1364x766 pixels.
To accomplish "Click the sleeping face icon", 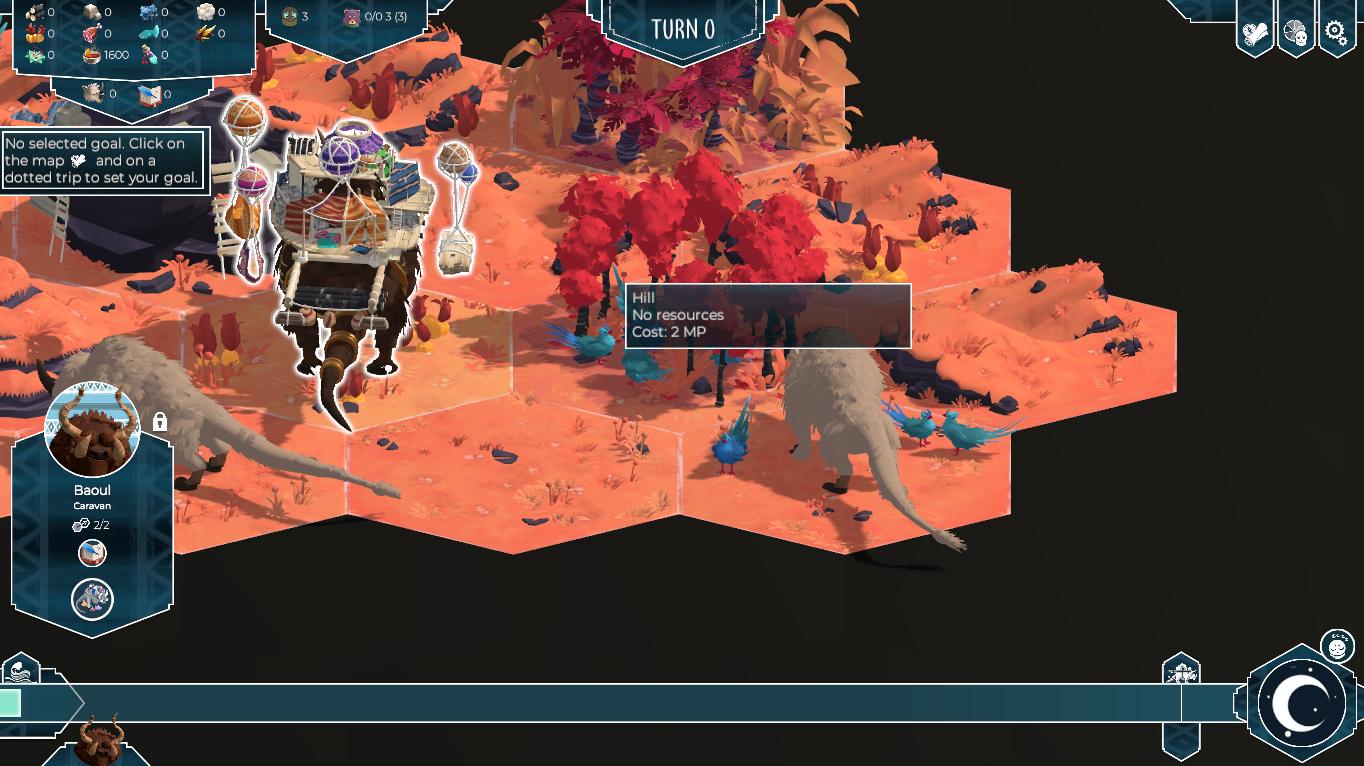I will click(x=1337, y=646).
